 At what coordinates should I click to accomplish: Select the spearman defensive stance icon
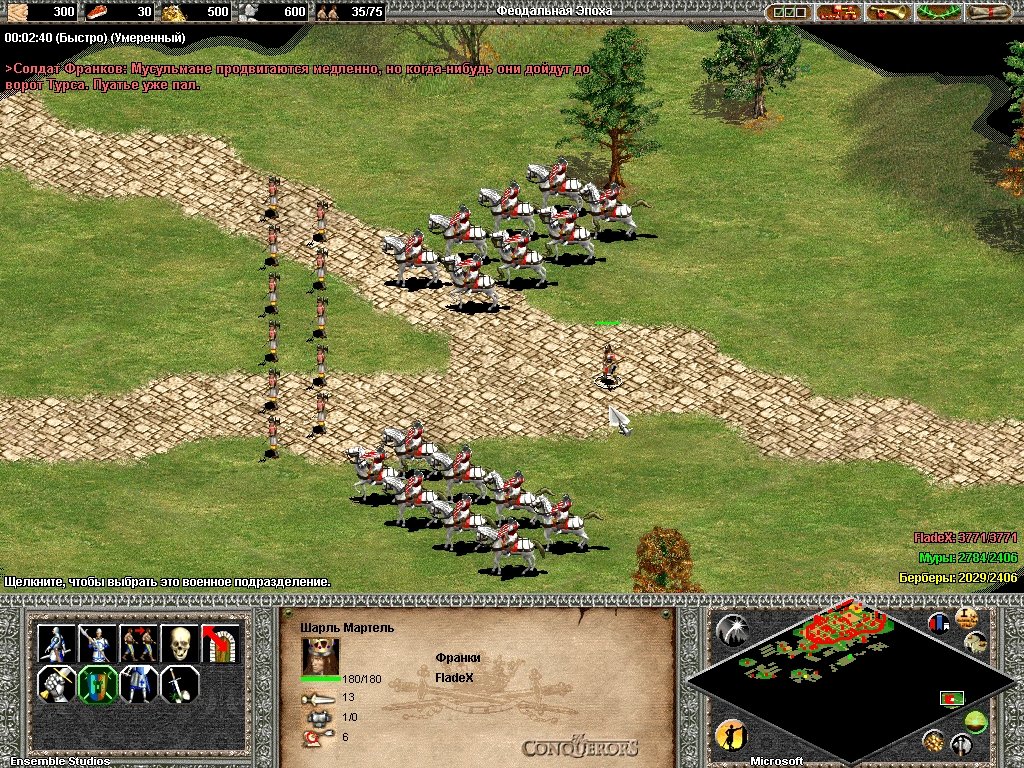[97, 643]
